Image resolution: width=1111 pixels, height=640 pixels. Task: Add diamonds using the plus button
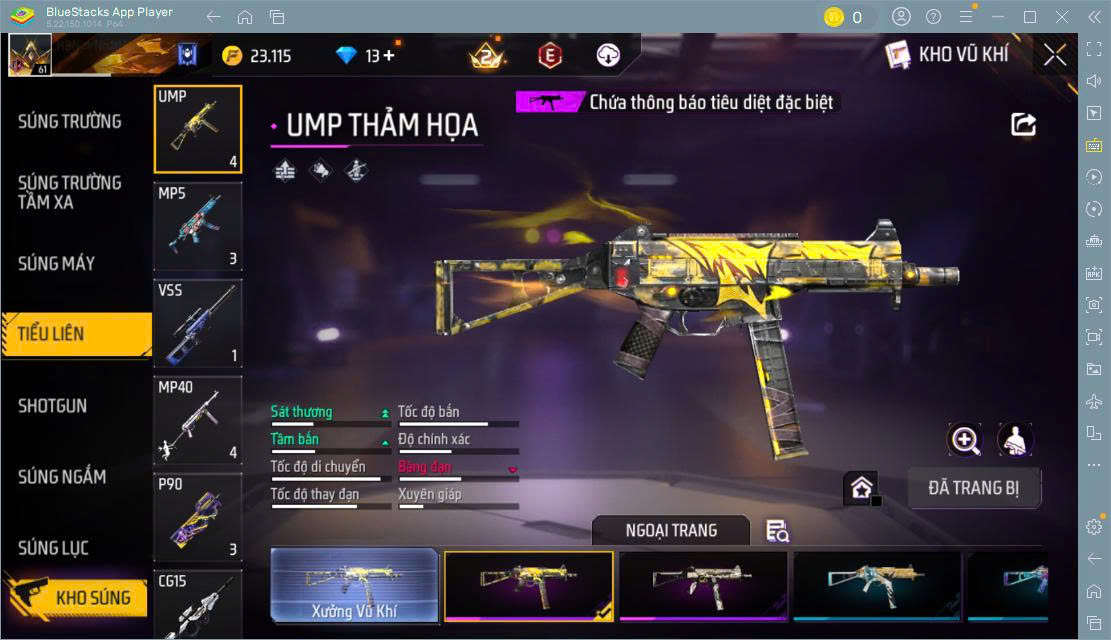point(389,56)
